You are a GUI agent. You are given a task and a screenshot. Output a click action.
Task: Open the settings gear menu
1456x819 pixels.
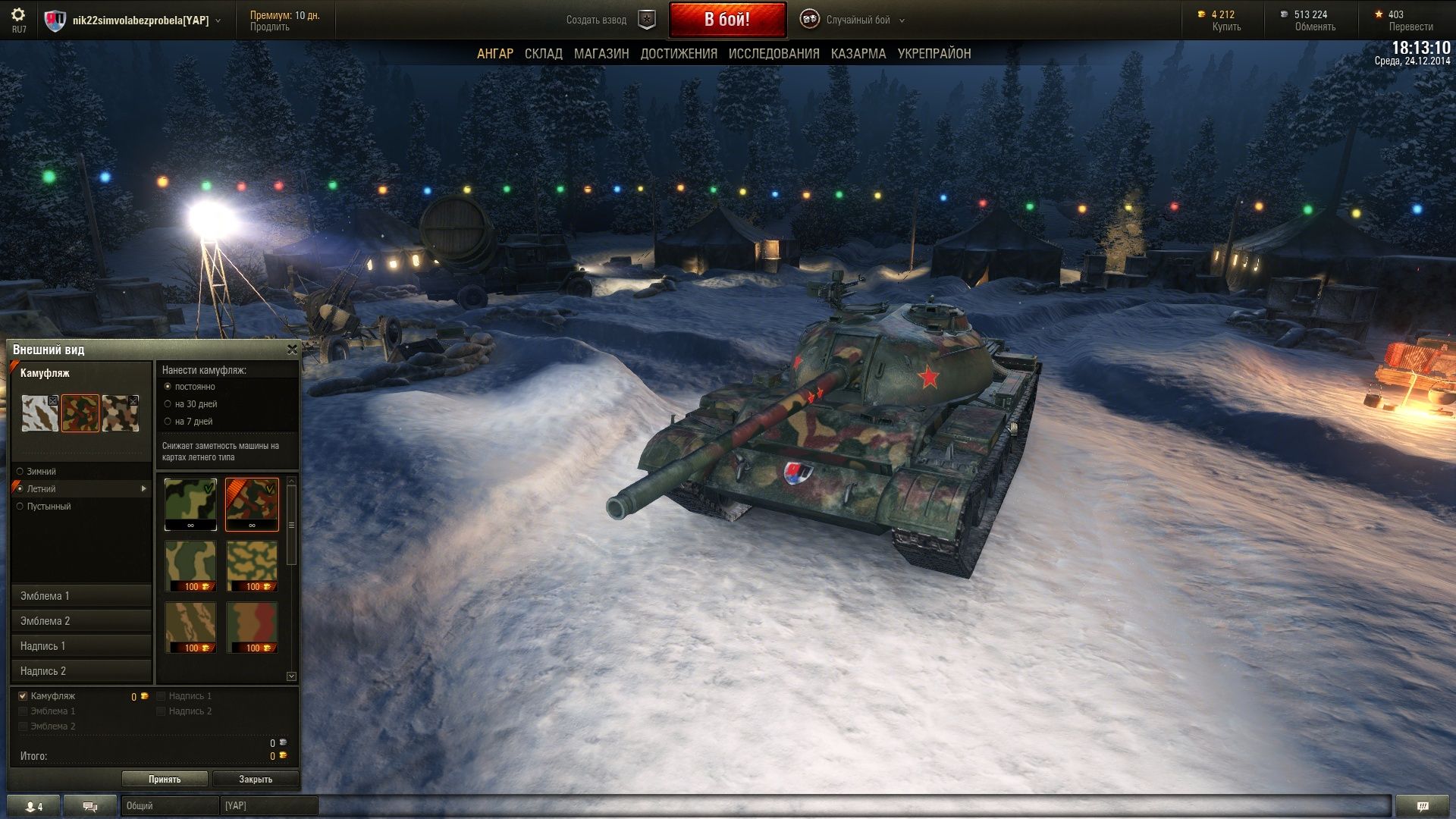pyautogui.click(x=18, y=15)
